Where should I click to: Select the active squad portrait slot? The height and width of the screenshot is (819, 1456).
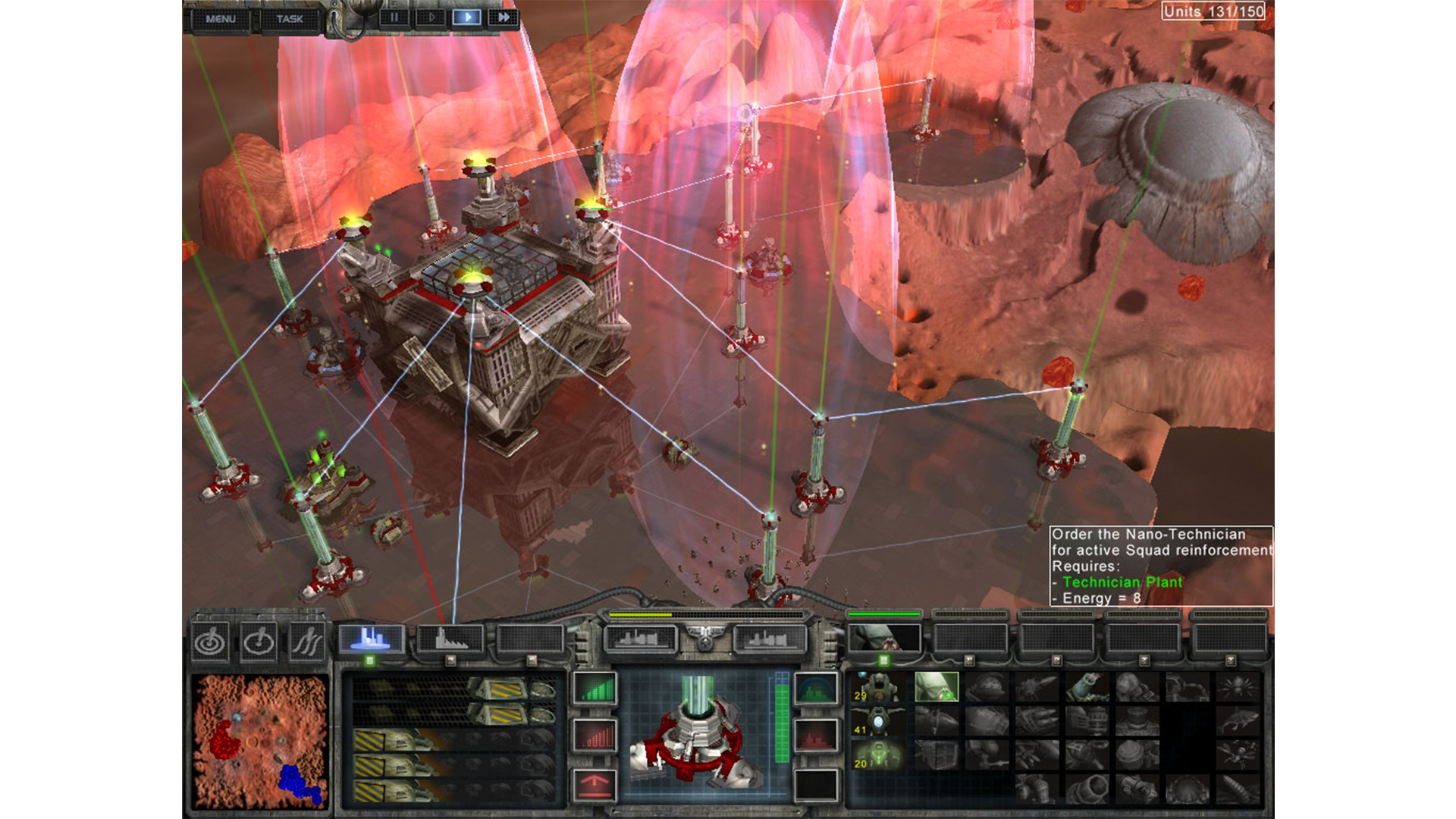(884, 639)
